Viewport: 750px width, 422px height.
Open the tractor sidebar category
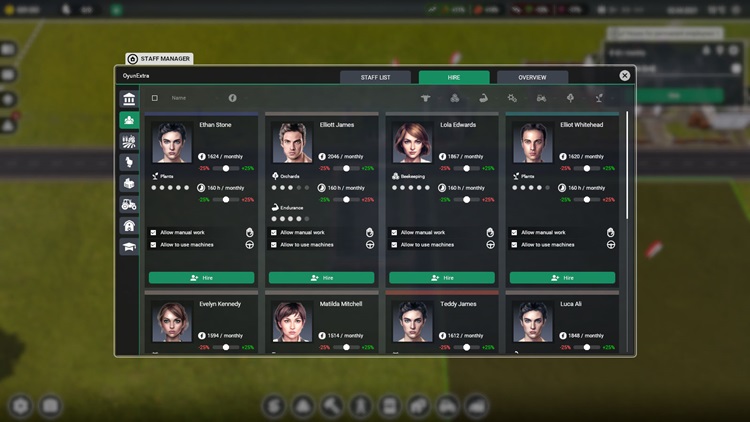(x=129, y=204)
